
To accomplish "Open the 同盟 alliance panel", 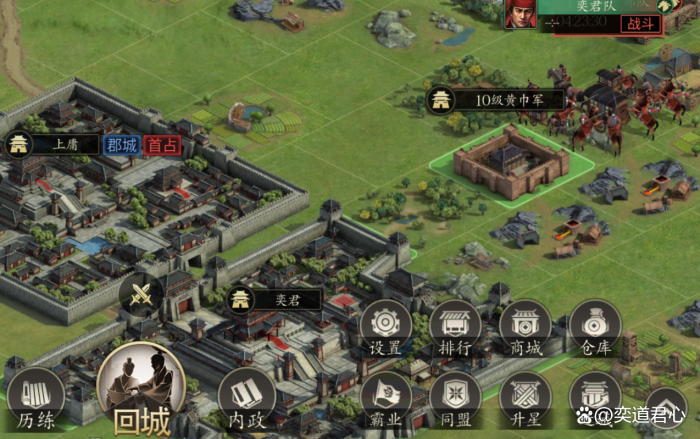I will [455, 398].
